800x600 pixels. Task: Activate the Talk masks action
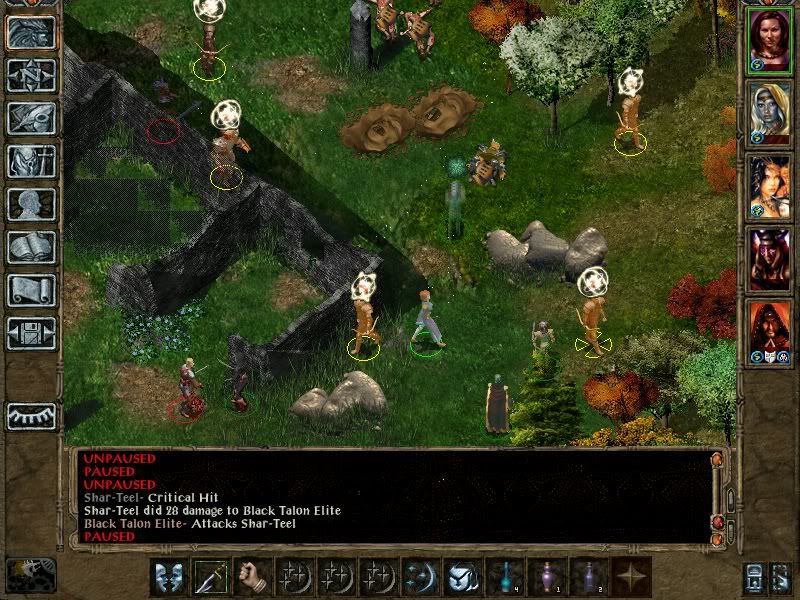pyautogui.click(x=169, y=577)
